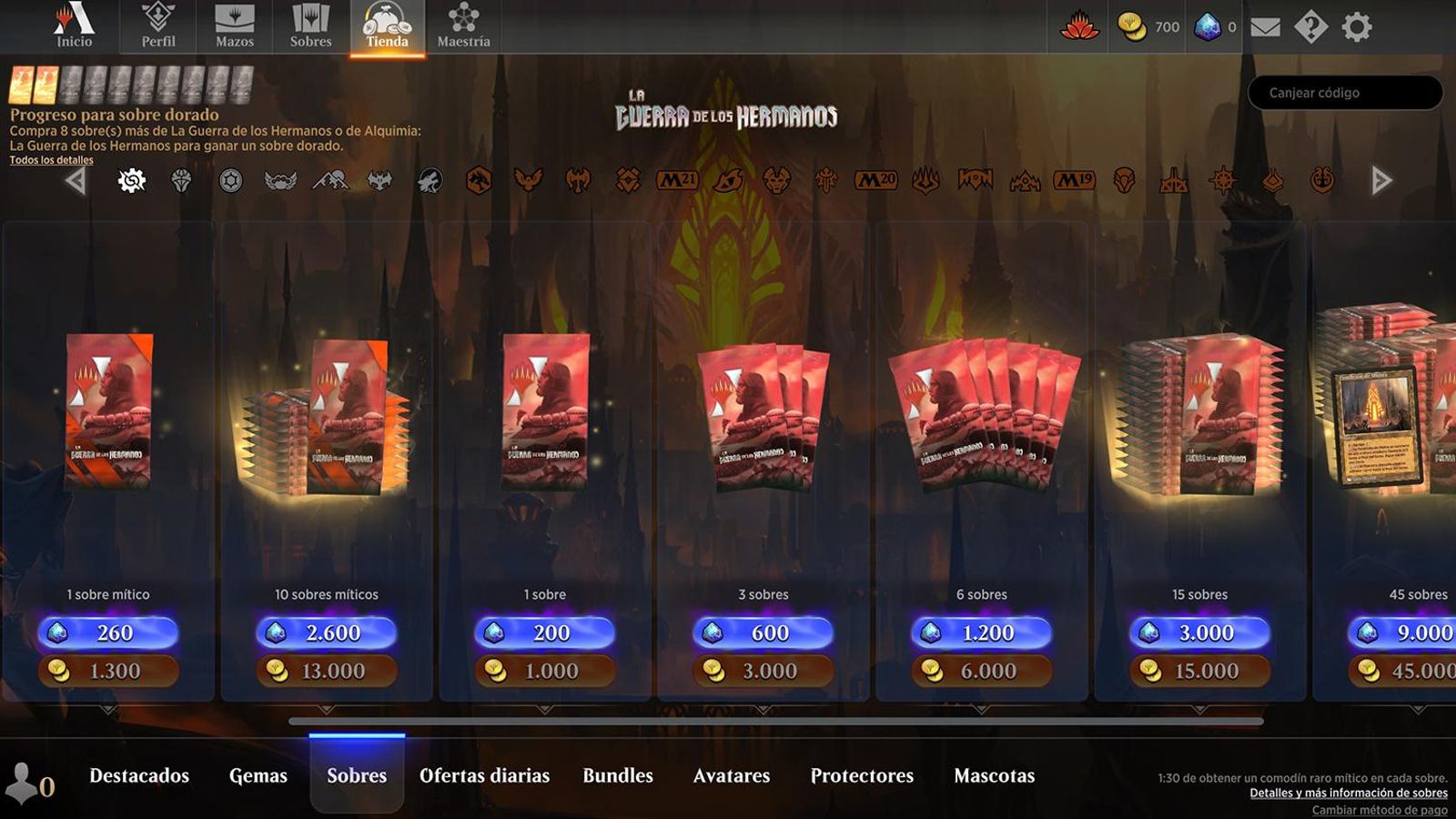This screenshot has width=1456, height=819.
Task: Buy 1 sobre mítico for 260 gems
Action: click(x=109, y=632)
